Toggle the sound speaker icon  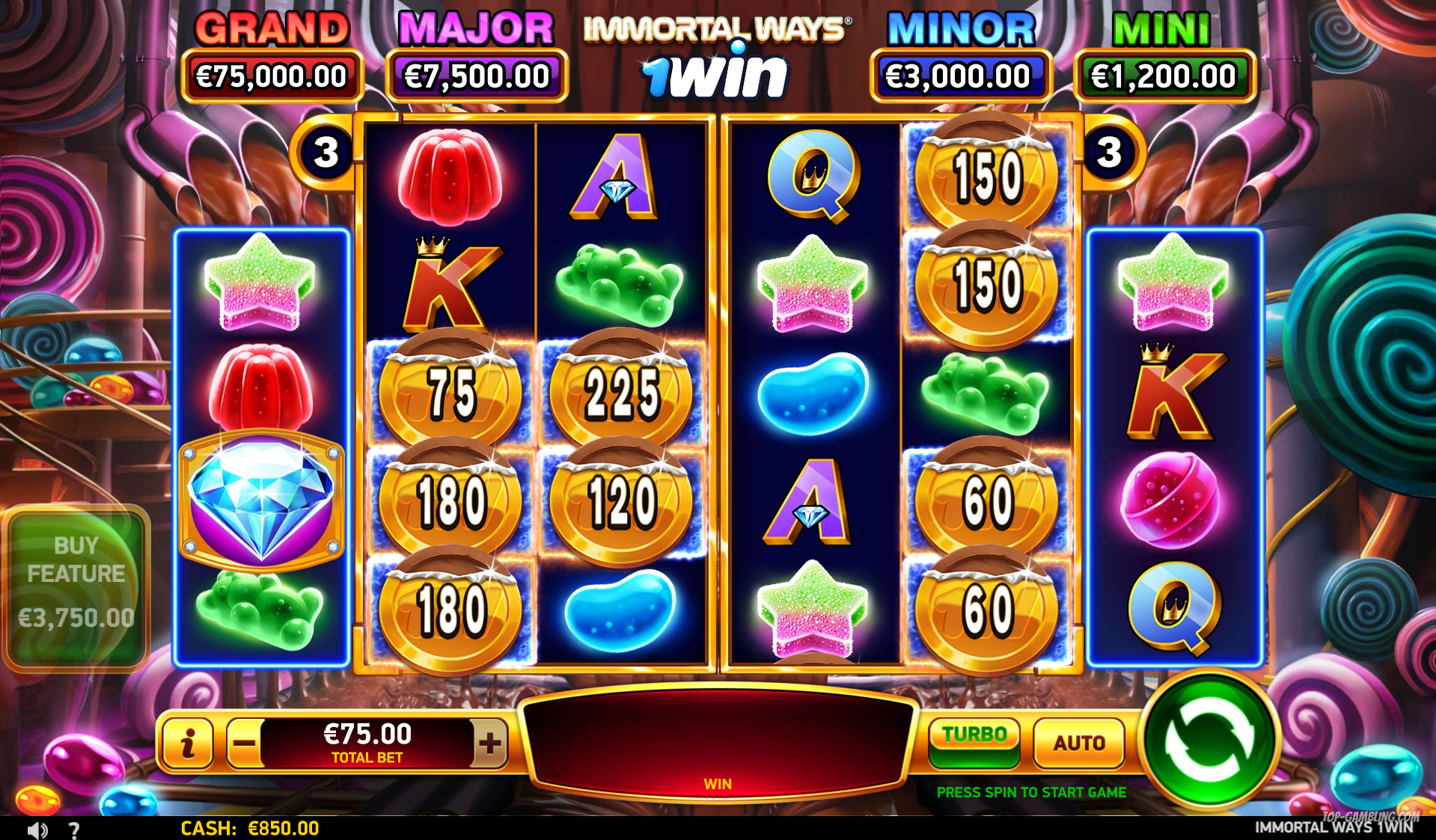[x=37, y=830]
